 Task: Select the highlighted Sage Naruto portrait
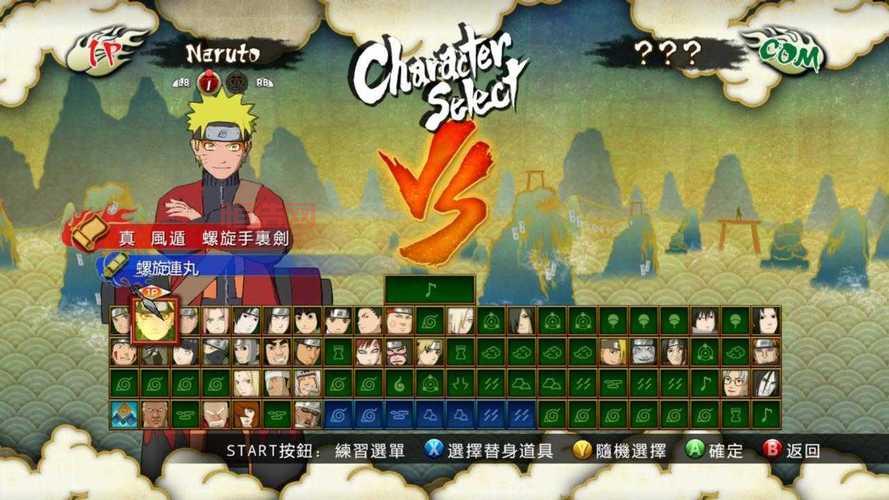(x=154, y=320)
